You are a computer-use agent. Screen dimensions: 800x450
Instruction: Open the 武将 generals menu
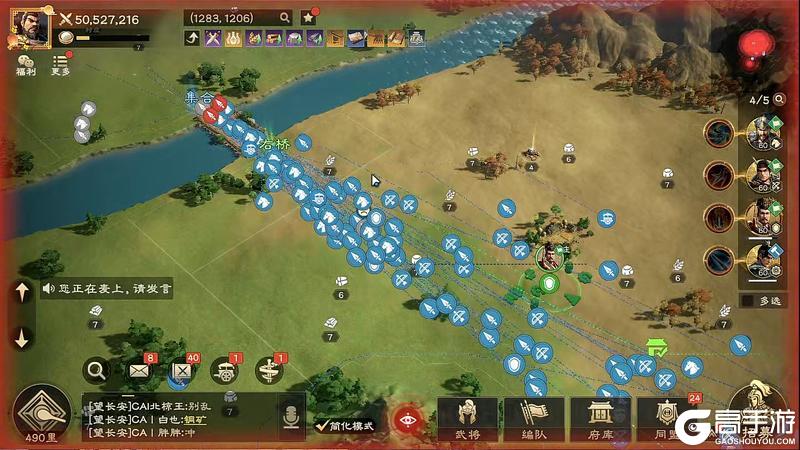(x=466, y=419)
